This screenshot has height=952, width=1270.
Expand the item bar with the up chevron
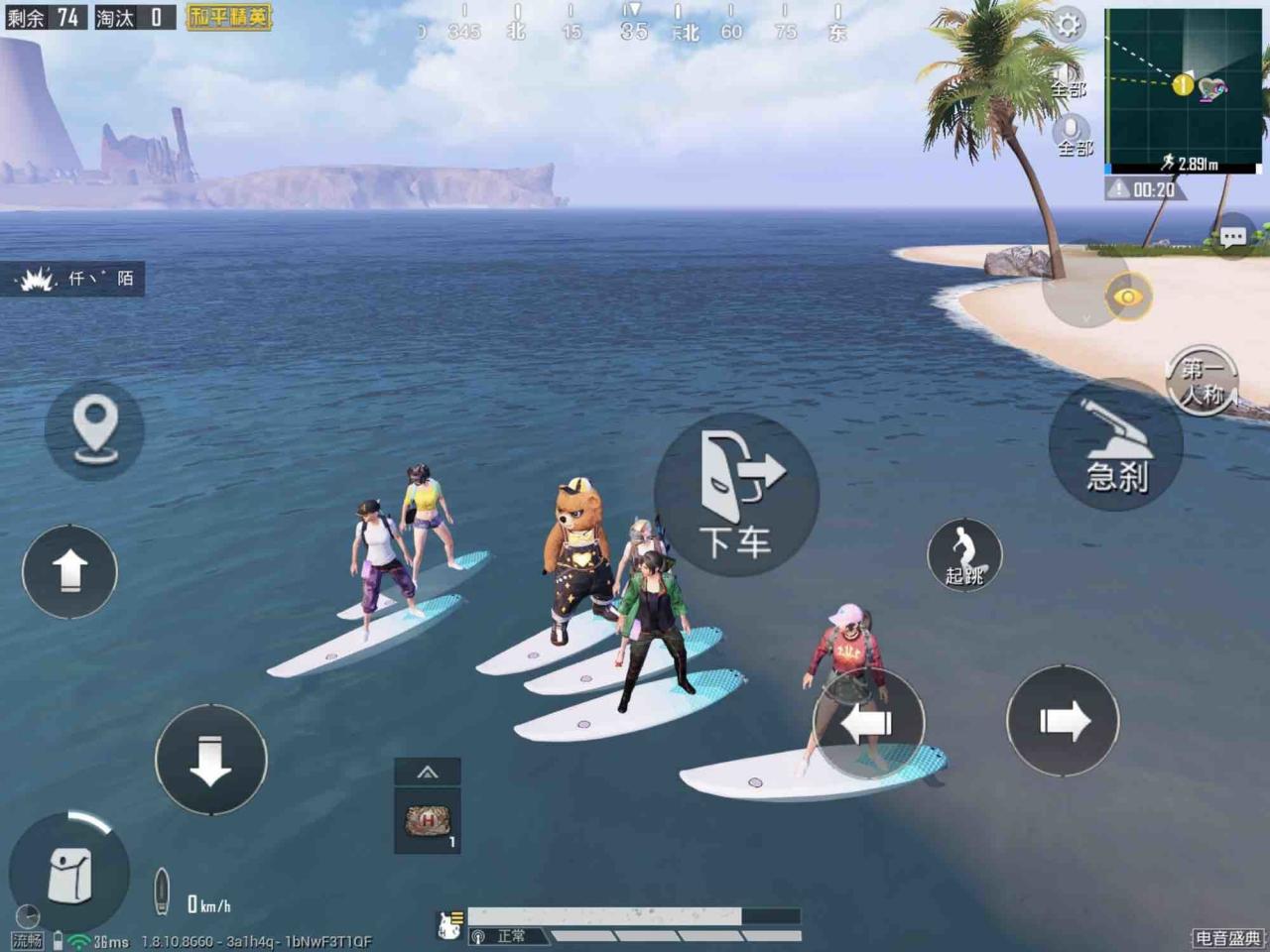(x=428, y=772)
